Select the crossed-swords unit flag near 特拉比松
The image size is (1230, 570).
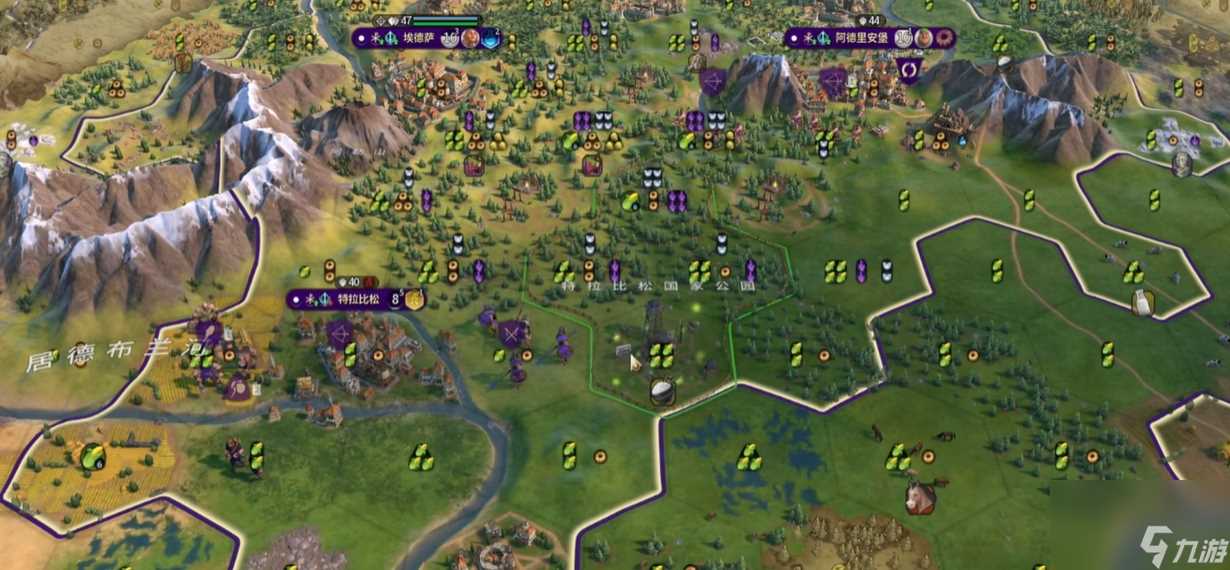click(x=514, y=333)
